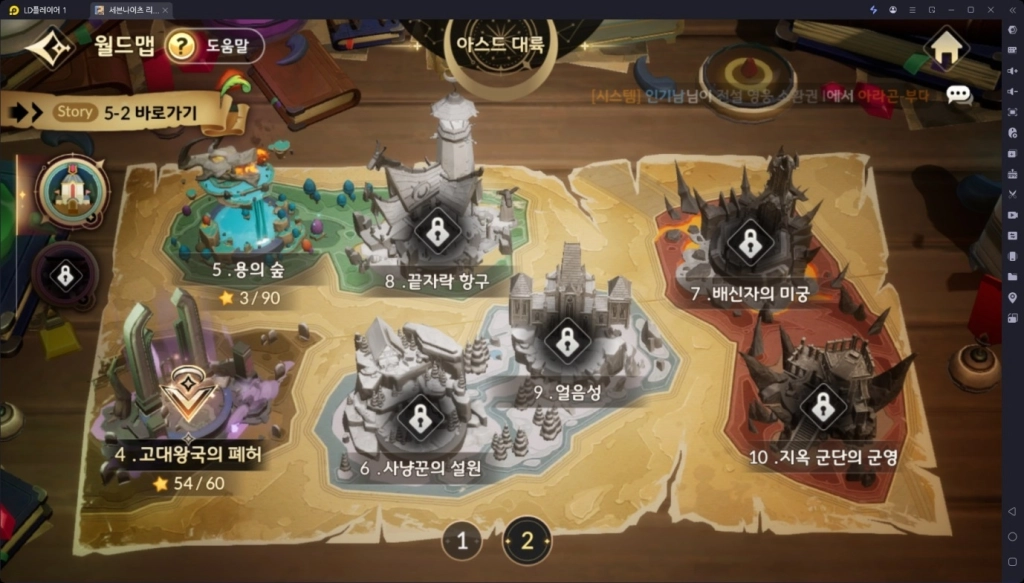The image size is (1024, 583).
Task: Switch to map page 1
Action: tap(461, 542)
